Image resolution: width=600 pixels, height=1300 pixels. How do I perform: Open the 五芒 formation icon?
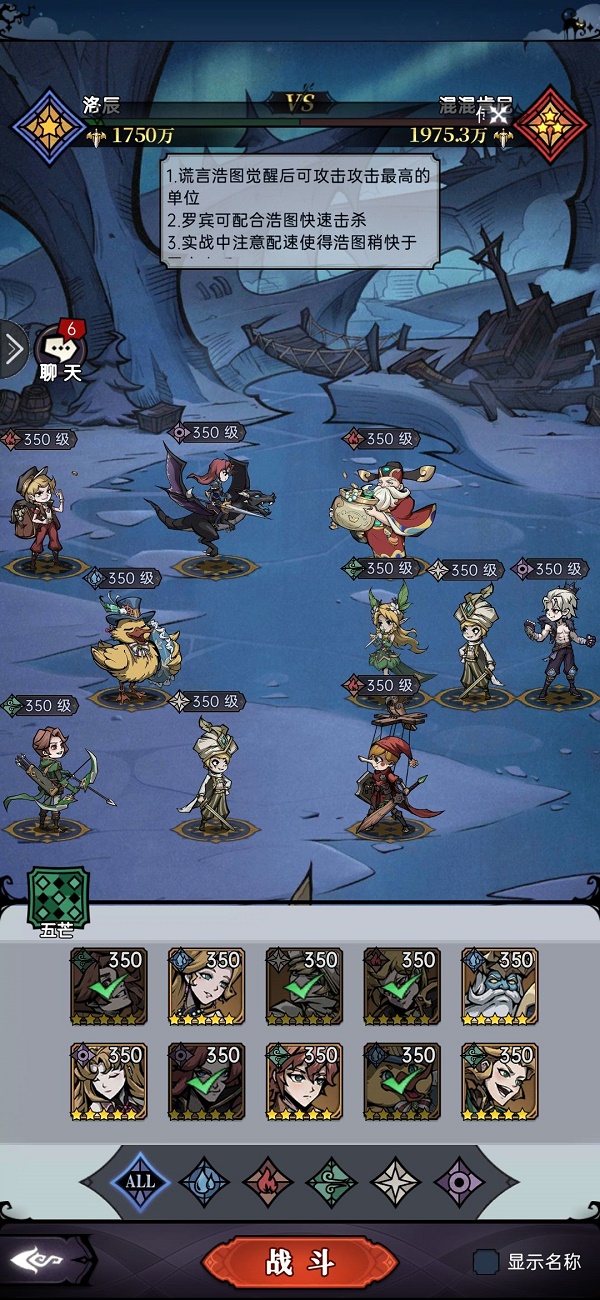(x=57, y=896)
